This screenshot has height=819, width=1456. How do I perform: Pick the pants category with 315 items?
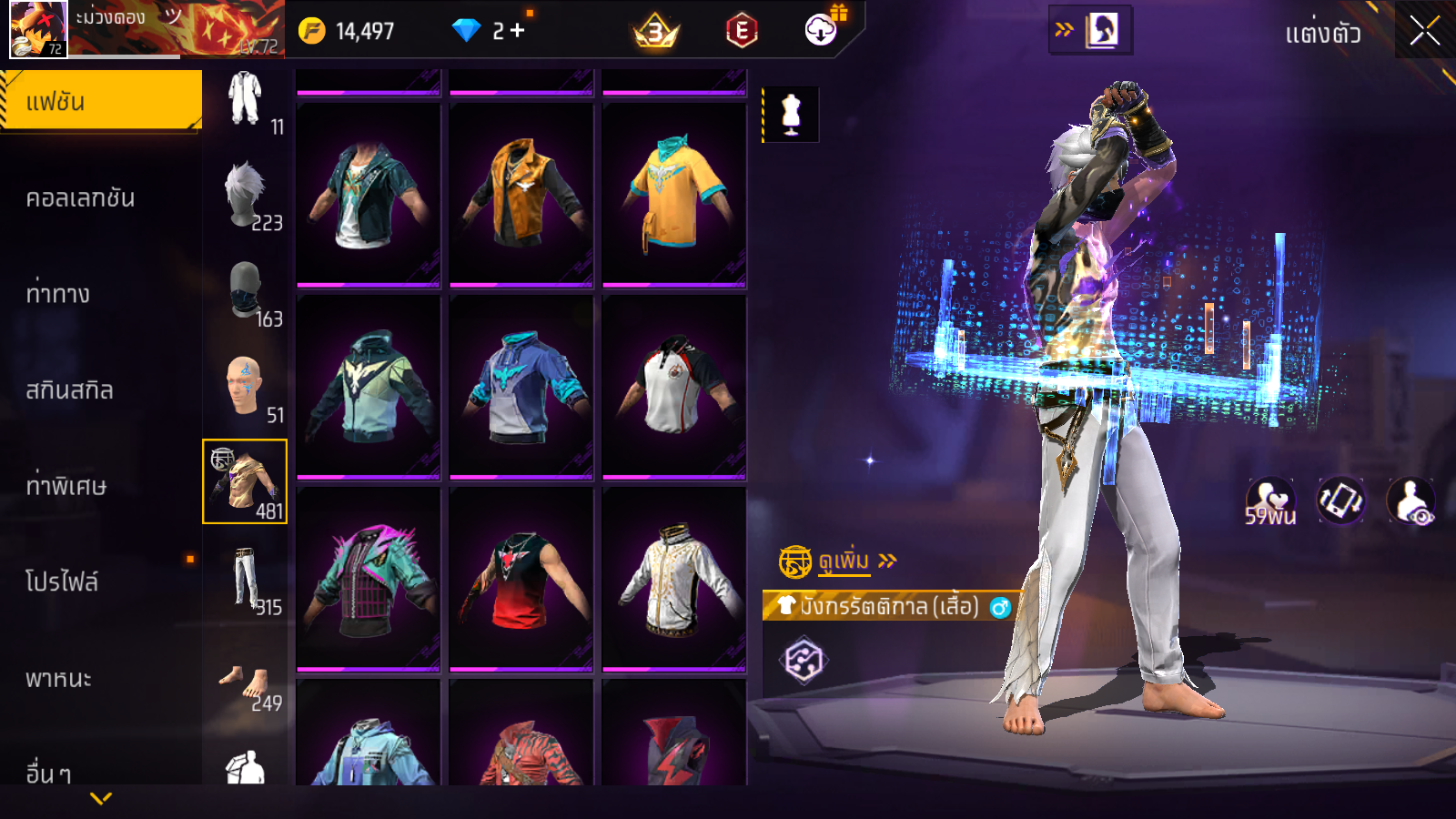tap(246, 580)
